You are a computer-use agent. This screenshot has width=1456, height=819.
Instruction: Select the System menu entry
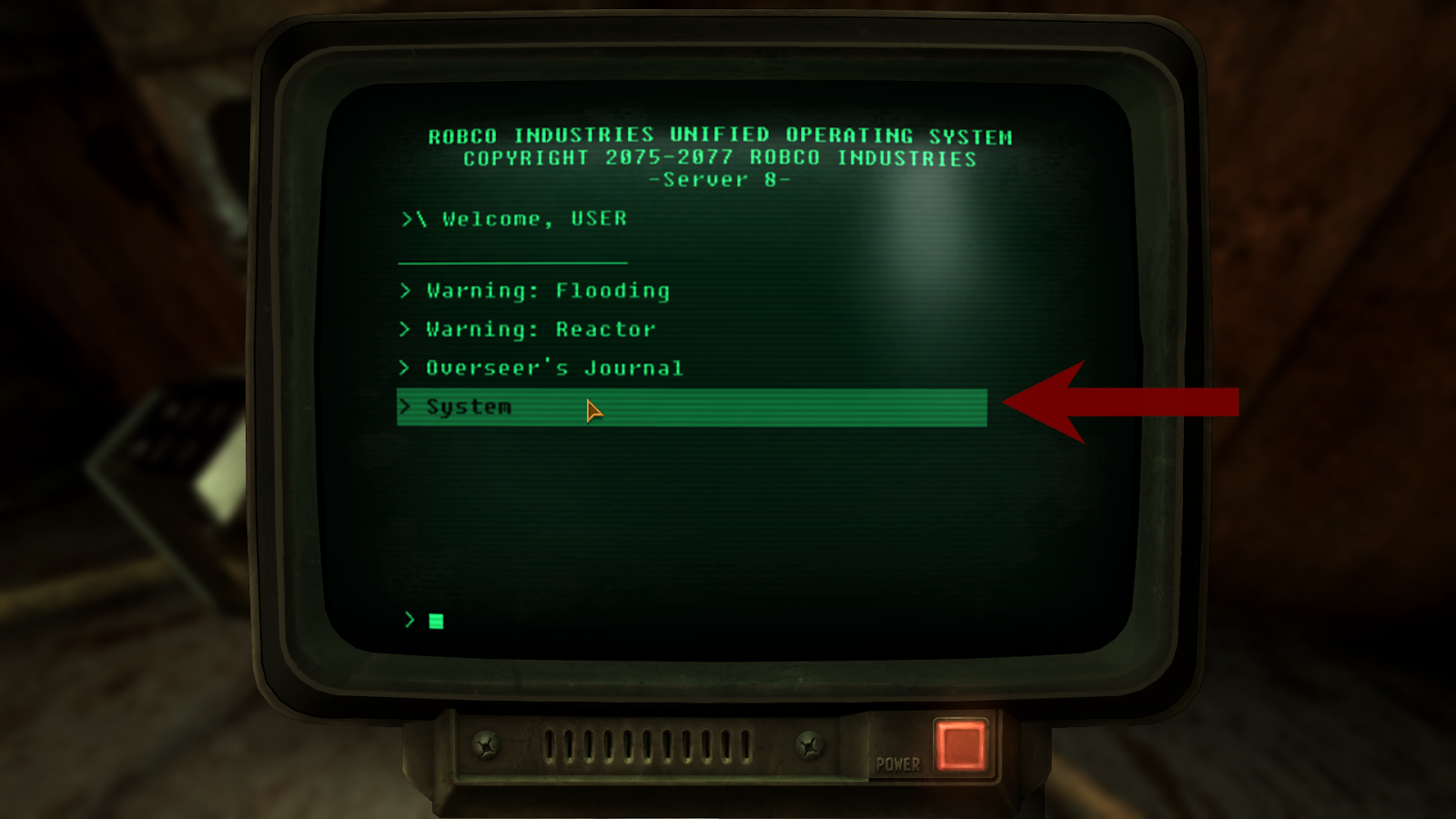pos(470,407)
